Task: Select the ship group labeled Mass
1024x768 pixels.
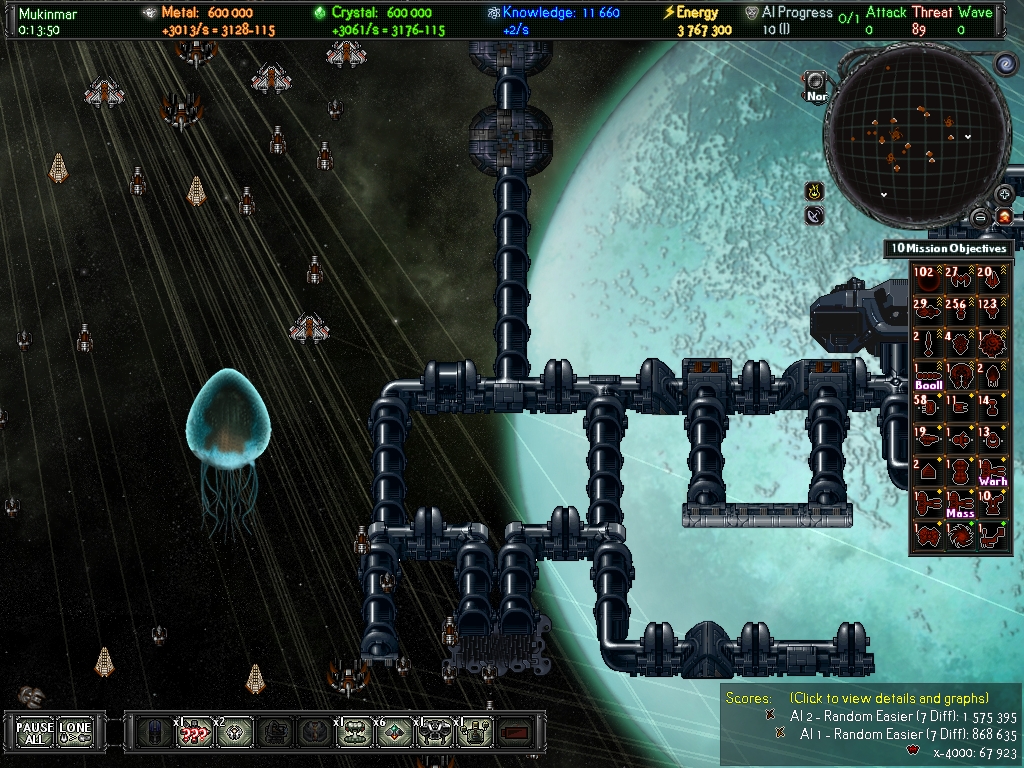Action: coord(960,504)
